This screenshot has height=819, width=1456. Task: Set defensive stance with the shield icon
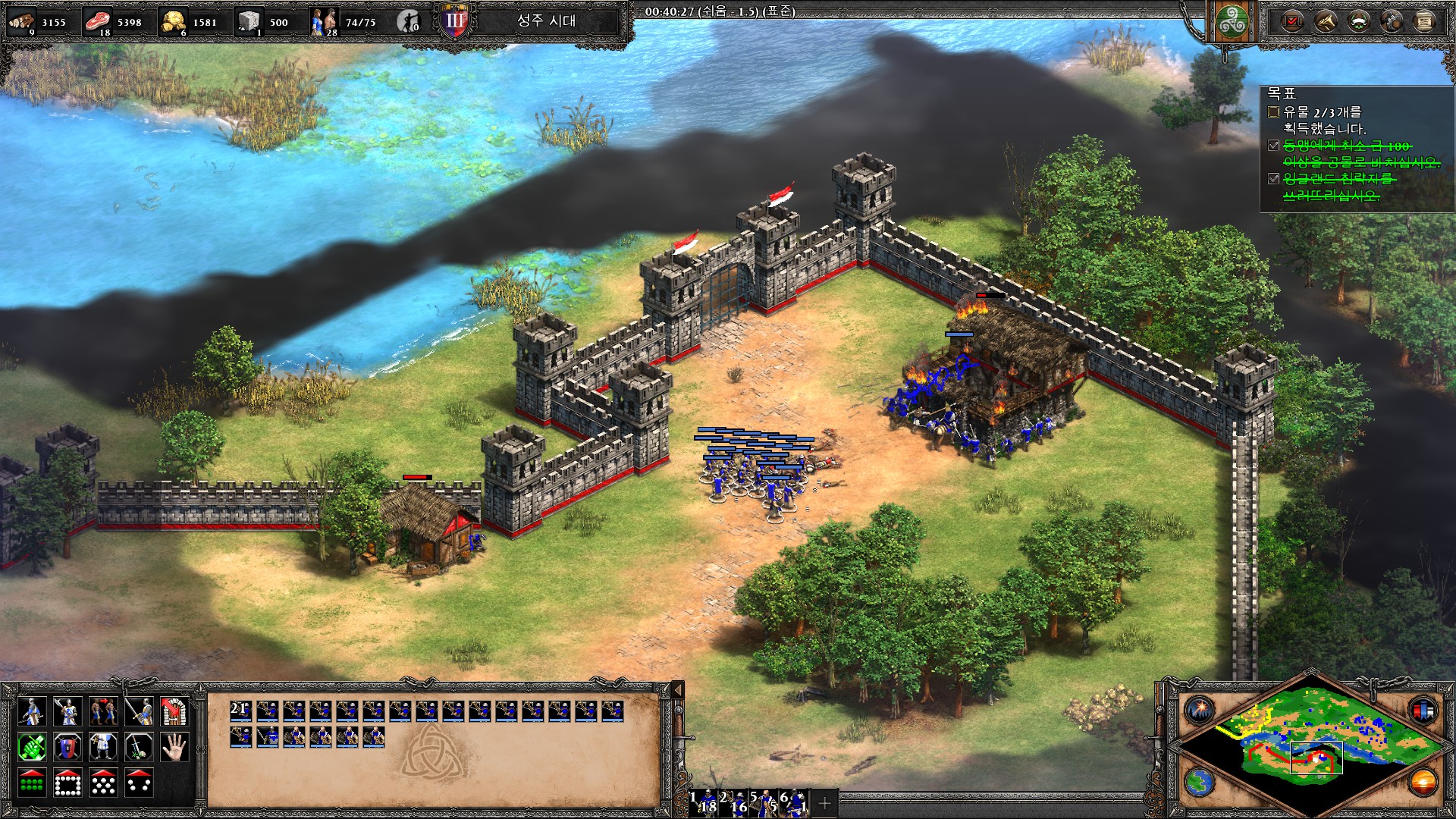pos(67,748)
